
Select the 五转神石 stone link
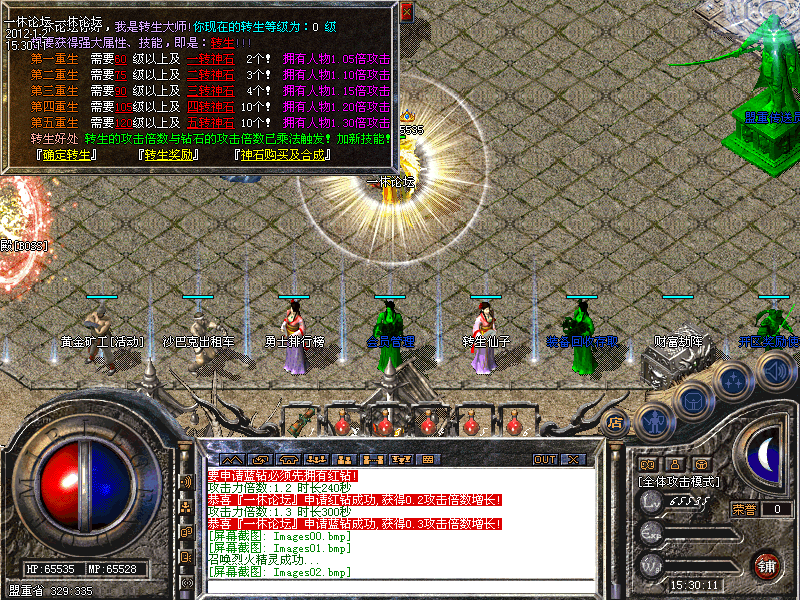click(x=205, y=123)
